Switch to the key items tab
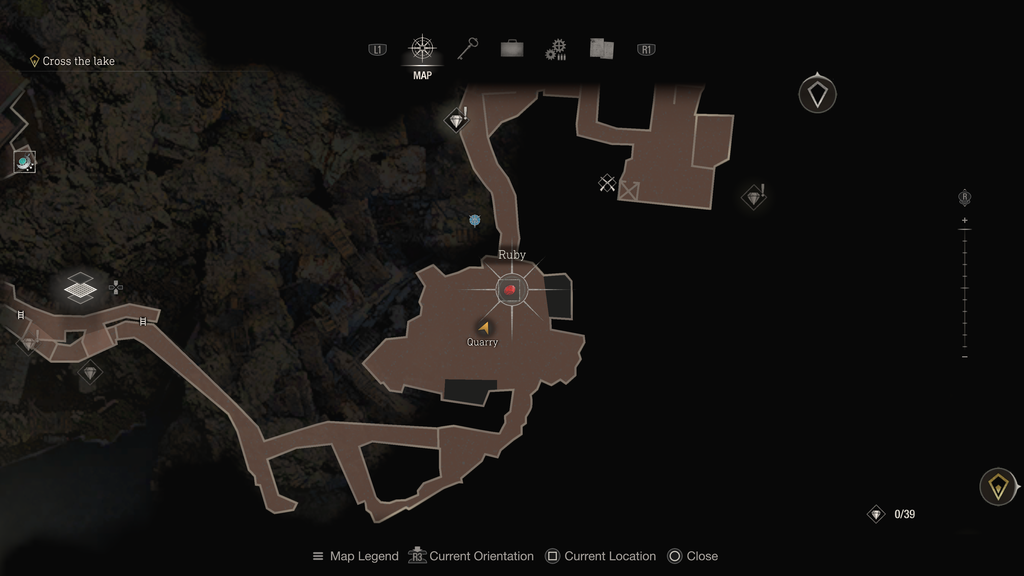Image resolution: width=1024 pixels, height=576 pixels. pyautogui.click(x=467, y=49)
